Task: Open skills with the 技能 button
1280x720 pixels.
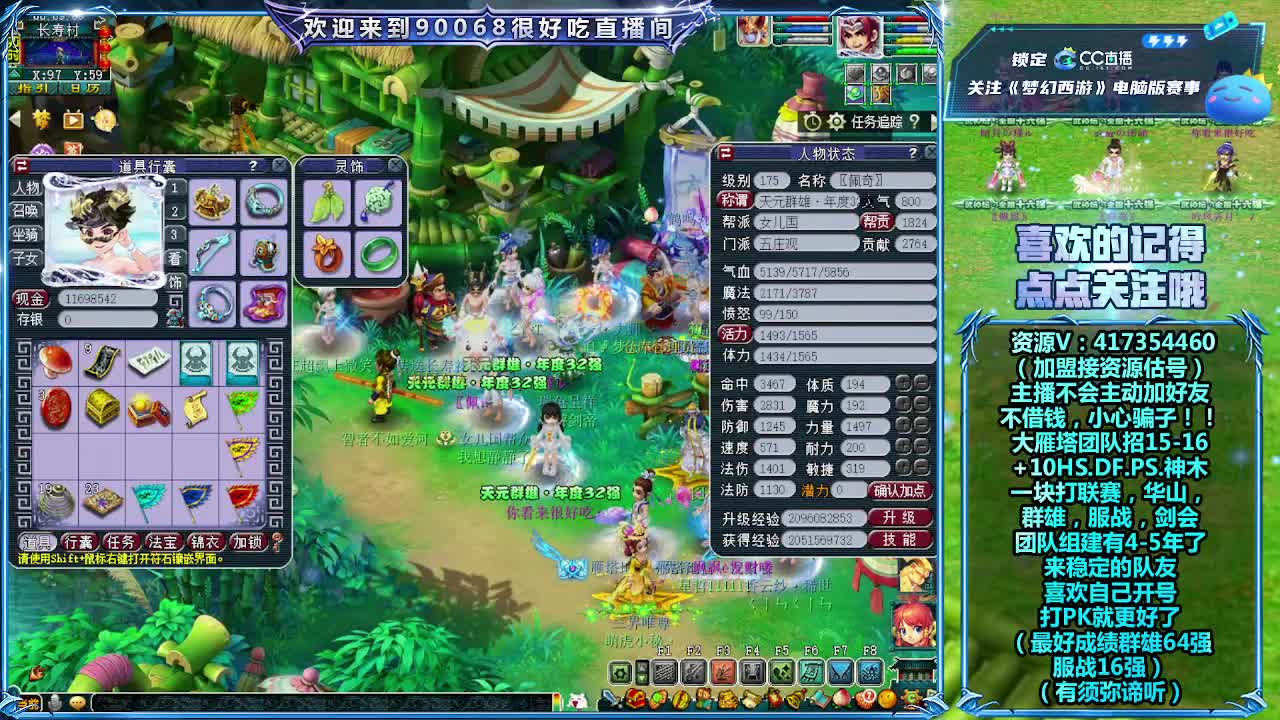Action: (x=900, y=539)
